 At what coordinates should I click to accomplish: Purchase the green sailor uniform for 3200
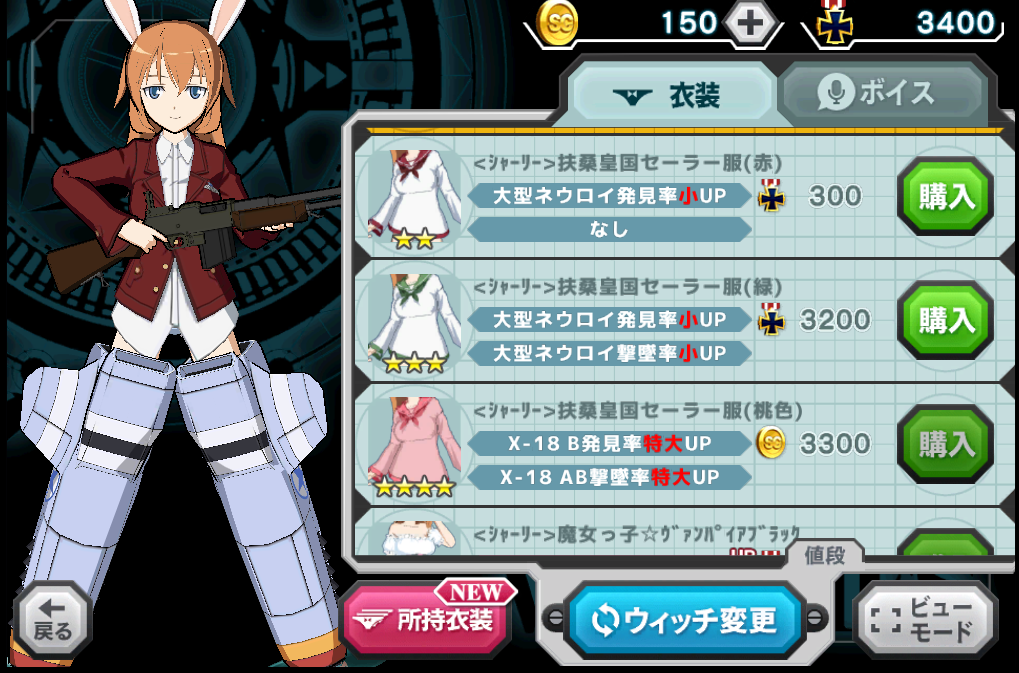(945, 320)
